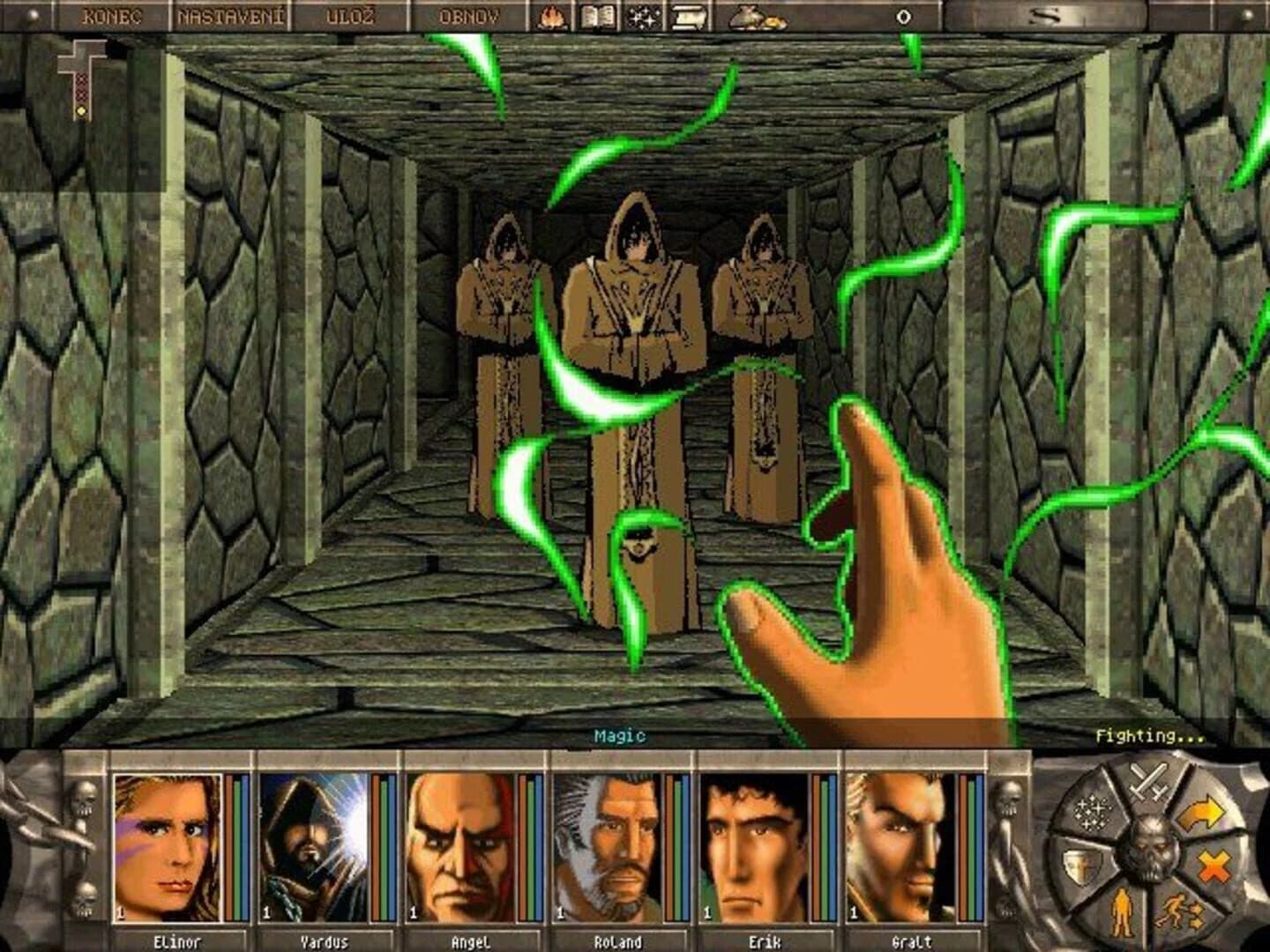Image resolution: width=1270 pixels, height=952 pixels.
Task: Select the sparkles spell segment on the combat wheel
Action: pos(1093,812)
